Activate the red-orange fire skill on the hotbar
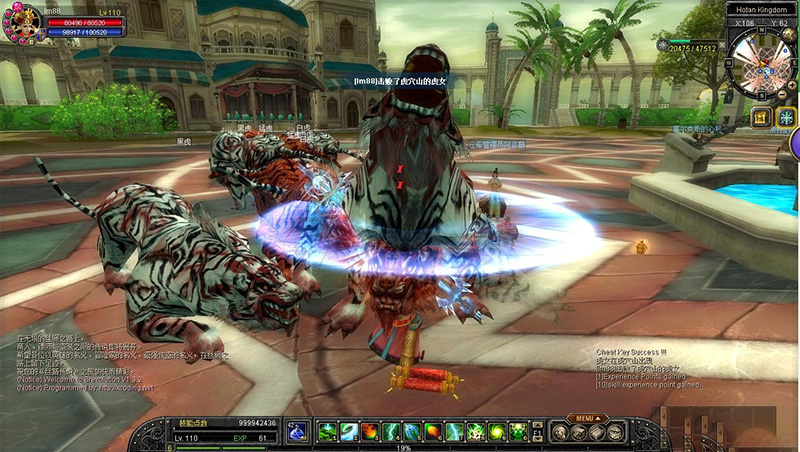Image resolution: width=800 pixels, height=452 pixels. [369, 432]
